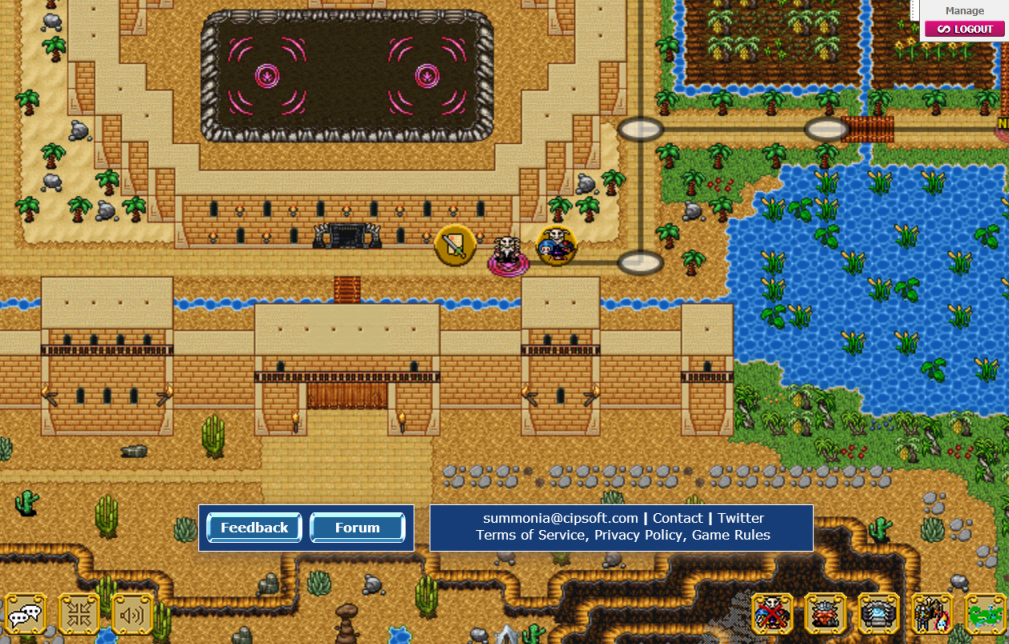This screenshot has height=644, width=1009.
Task: Open the horned-helmet dwarf icon
Action: point(825,614)
